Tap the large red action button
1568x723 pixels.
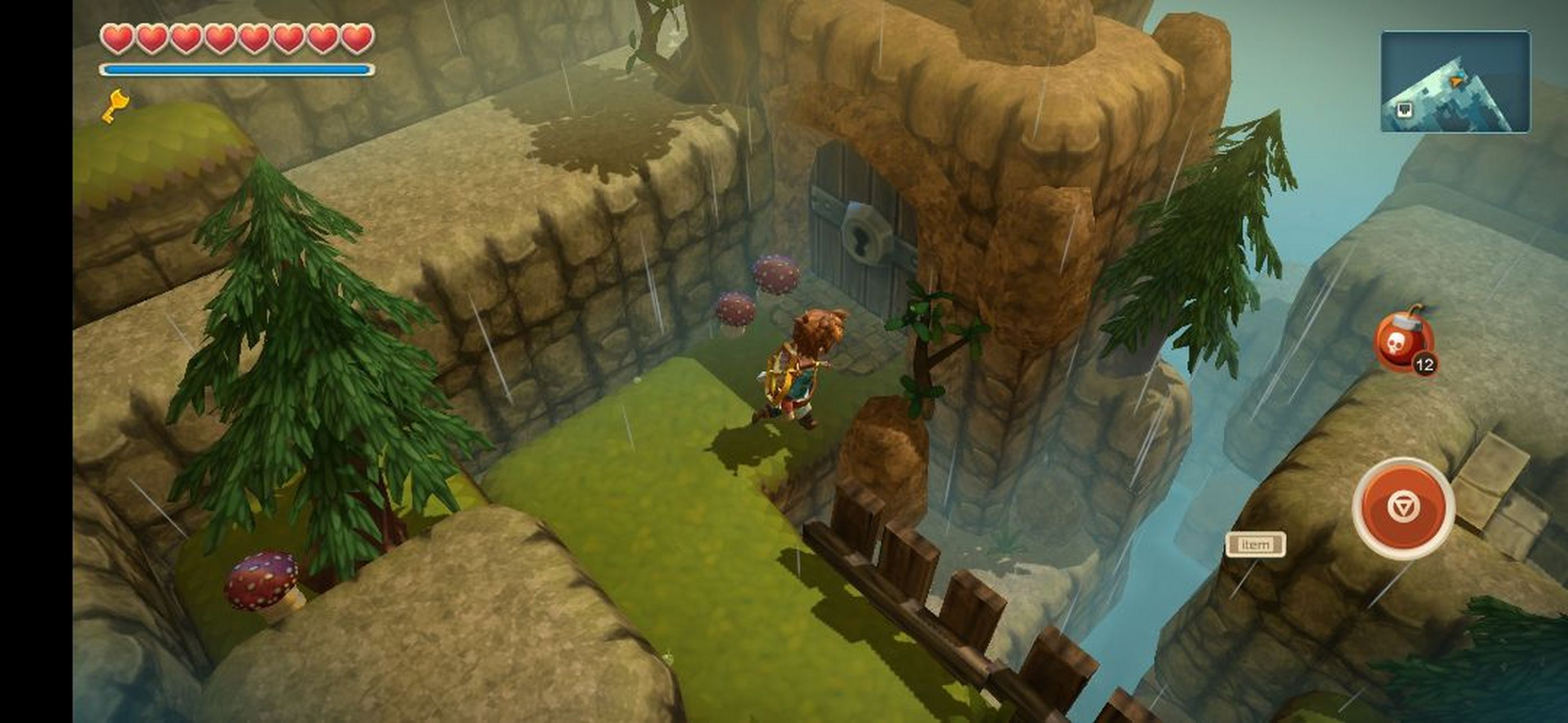click(1403, 508)
